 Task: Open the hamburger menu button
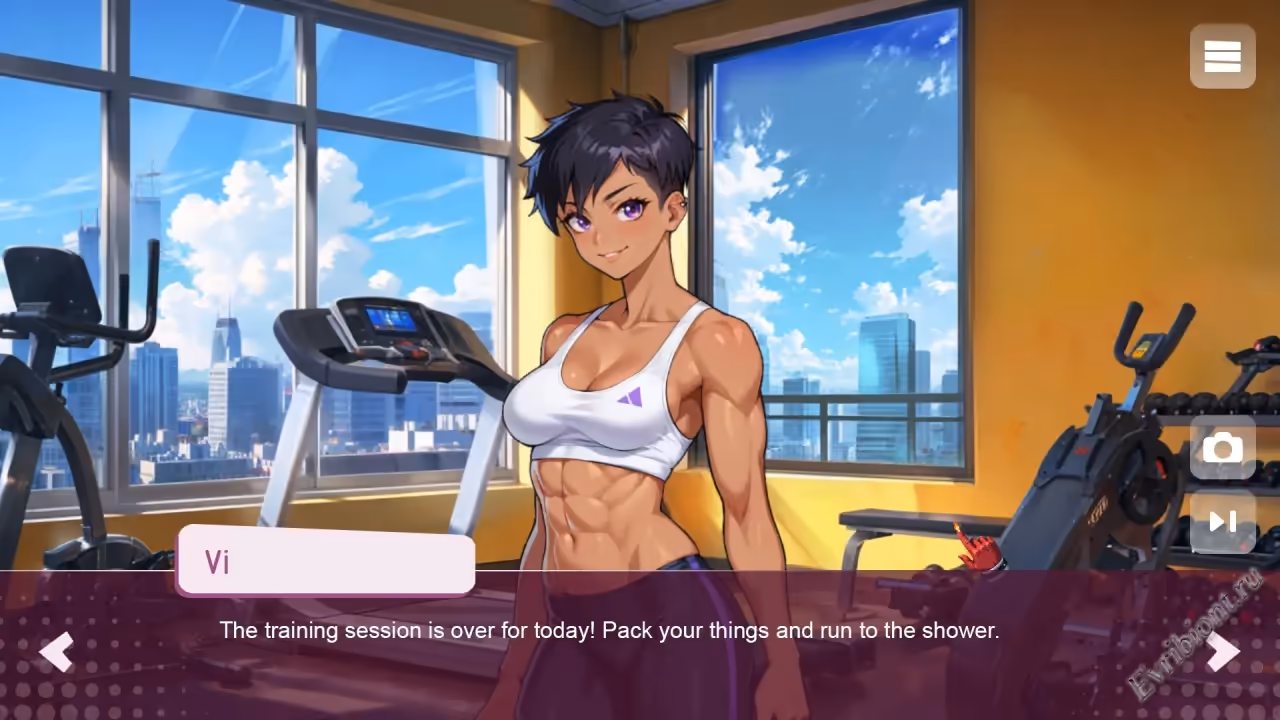(1222, 56)
